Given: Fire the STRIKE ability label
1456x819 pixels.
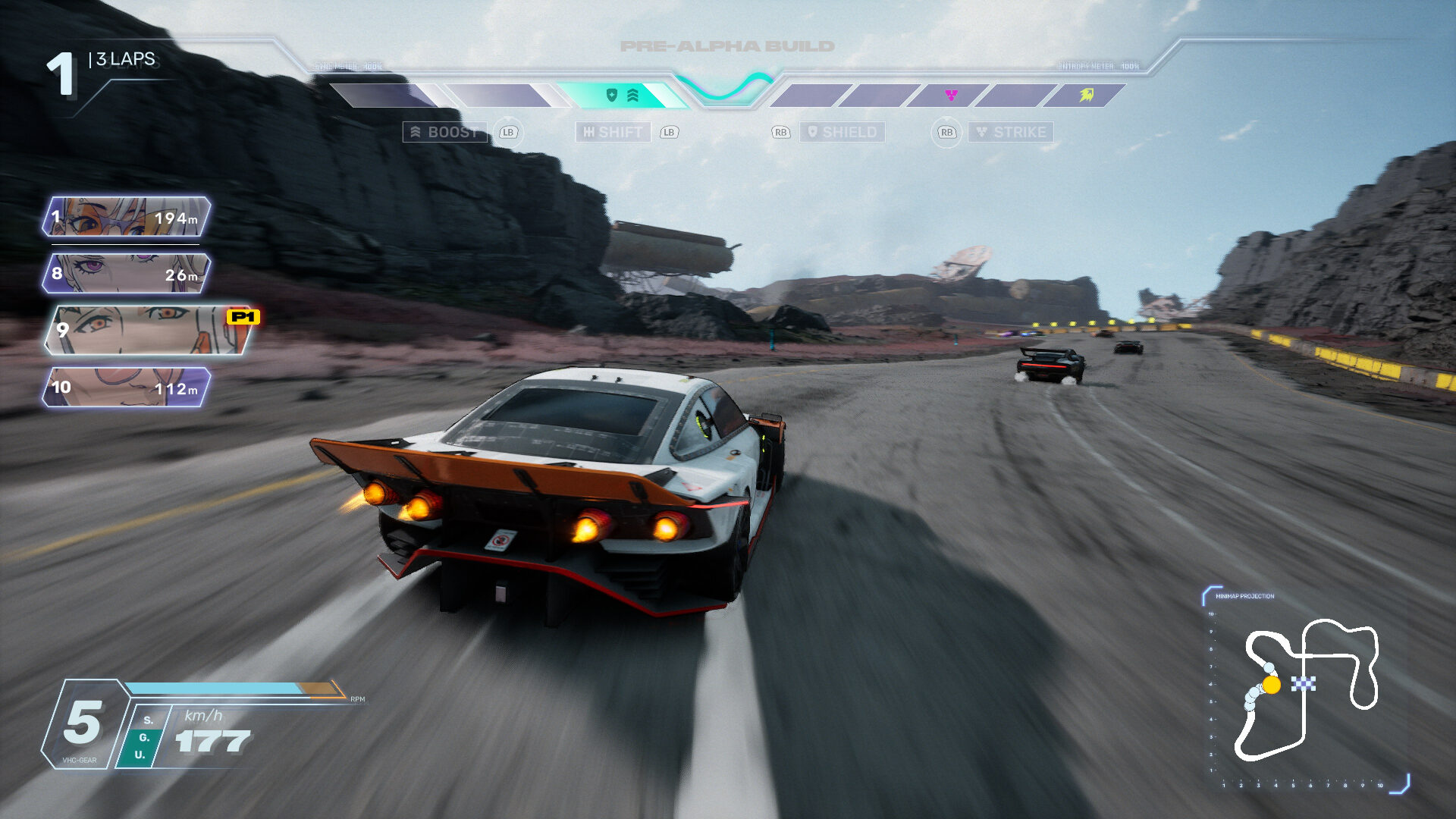Looking at the screenshot, I should click(1011, 132).
